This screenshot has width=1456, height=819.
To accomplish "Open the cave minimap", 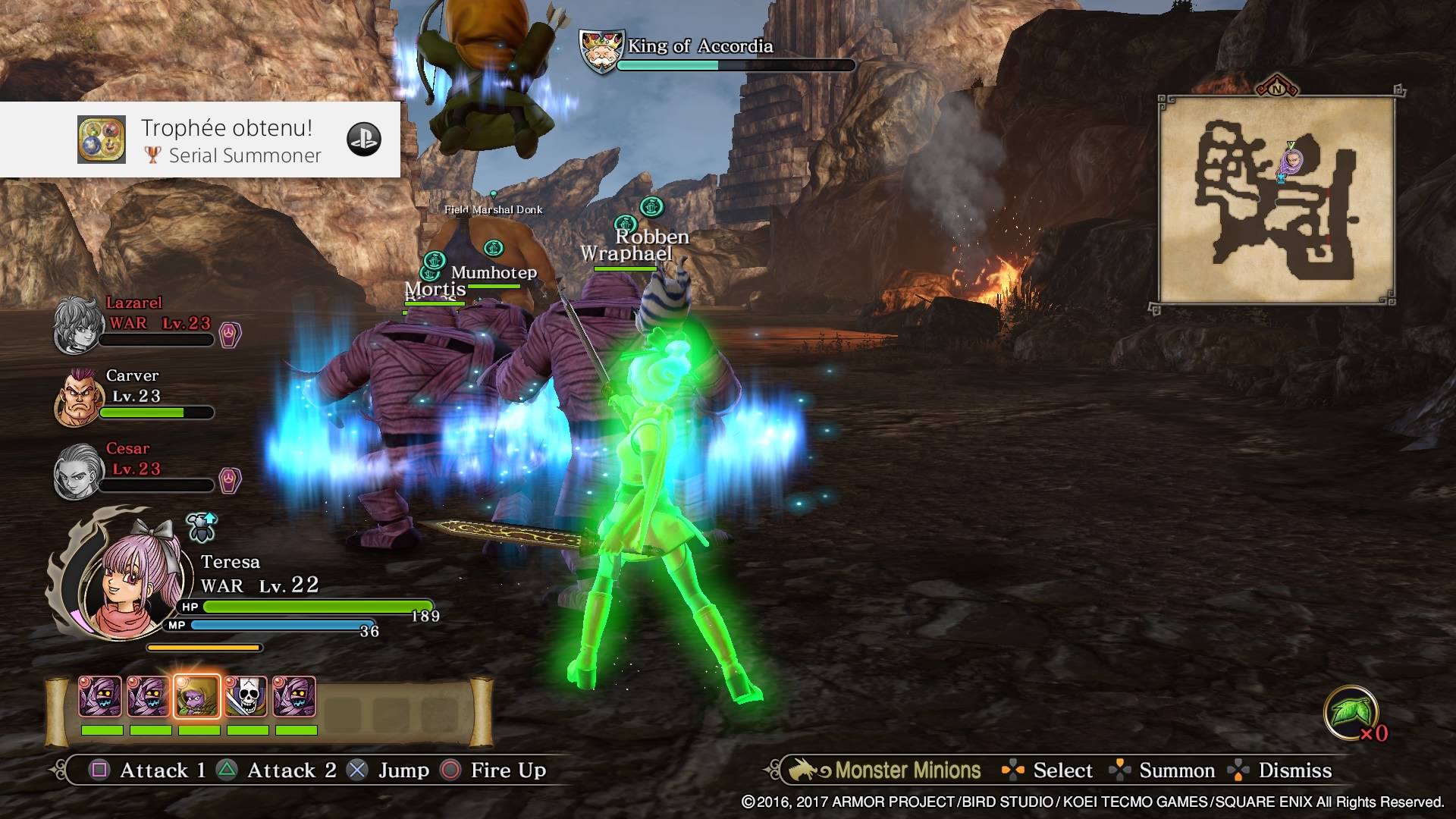I will 1276,200.
